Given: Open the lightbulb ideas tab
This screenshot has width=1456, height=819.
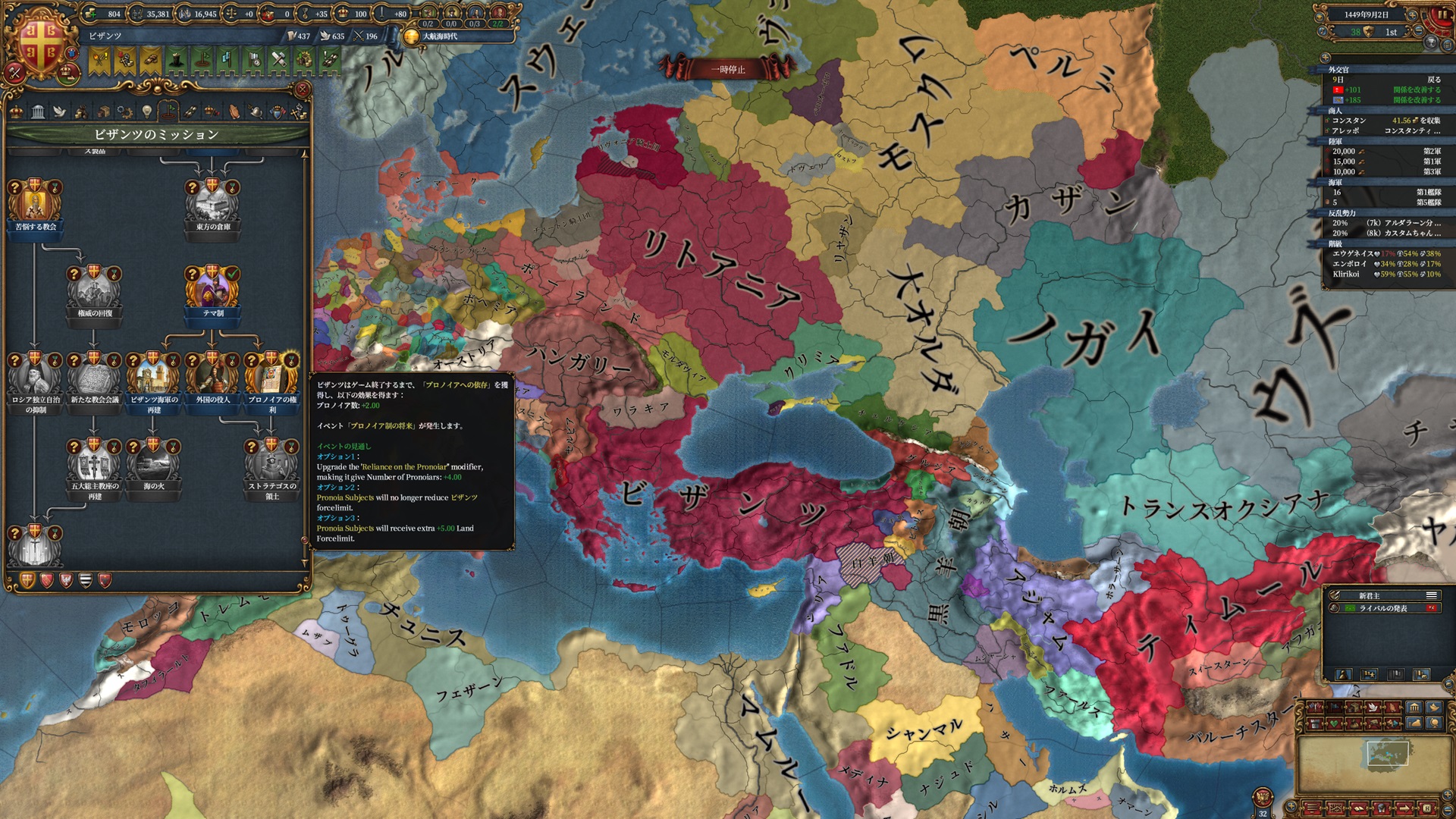Looking at the screenshot, I should coord(146,112).
